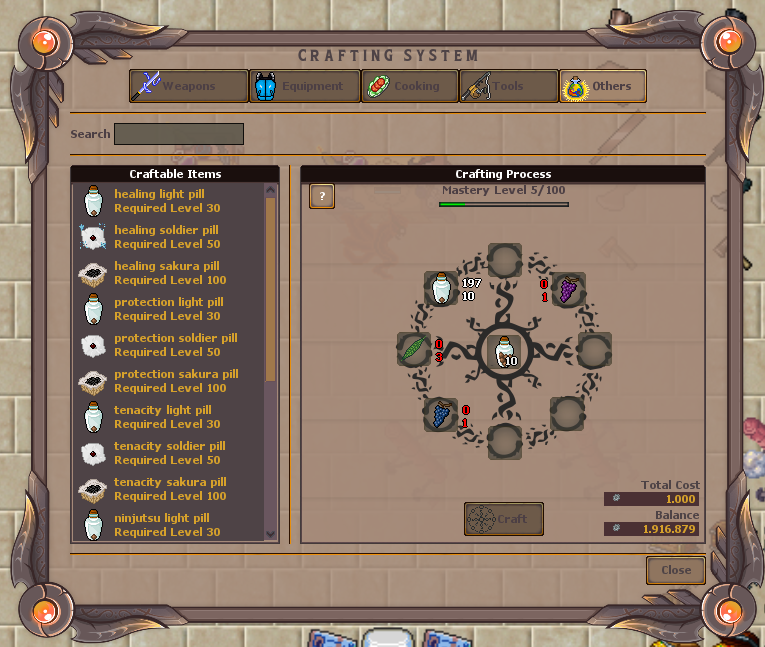Select tenacity light pill recipe
Screen dimensions: 765x647
pyautogui.click(x=167, y=417)
